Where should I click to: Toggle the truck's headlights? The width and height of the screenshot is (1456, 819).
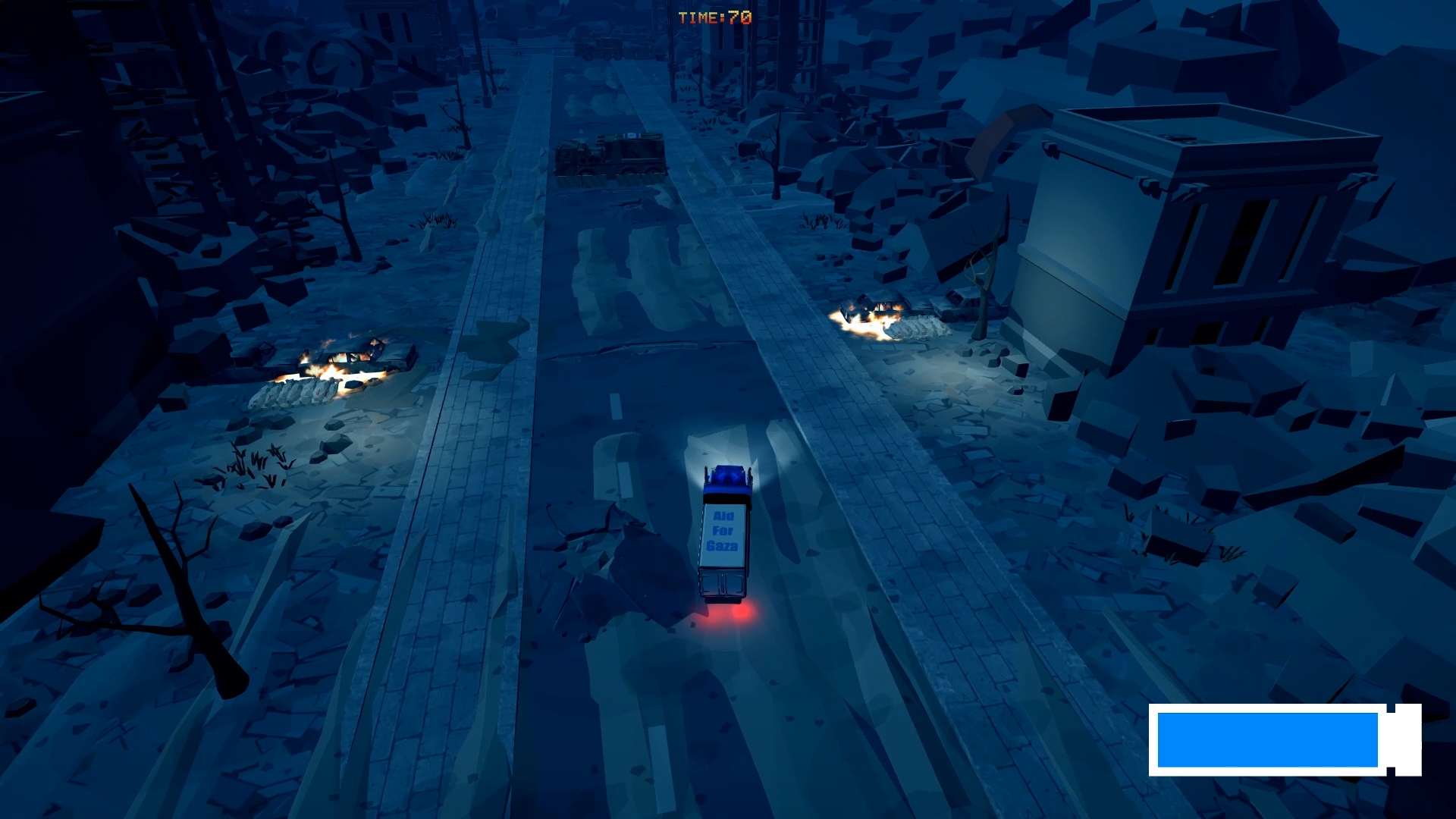[x=726, y=466]
